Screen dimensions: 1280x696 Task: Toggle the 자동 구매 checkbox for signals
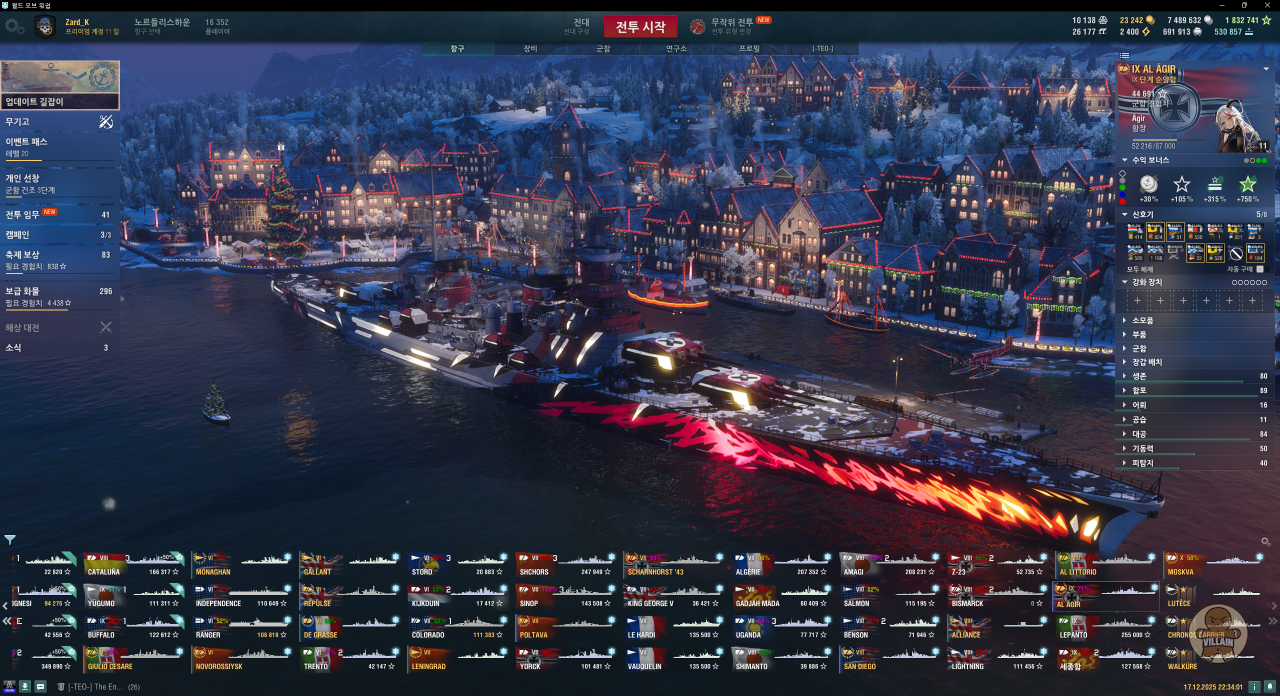coord(1259,269)
